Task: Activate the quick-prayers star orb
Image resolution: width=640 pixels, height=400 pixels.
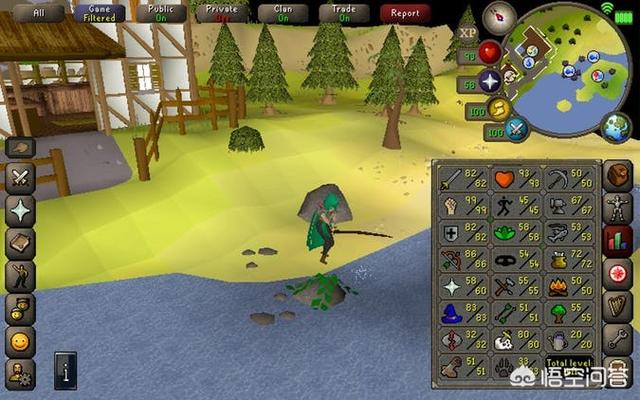Action: [x=490, y=81]
